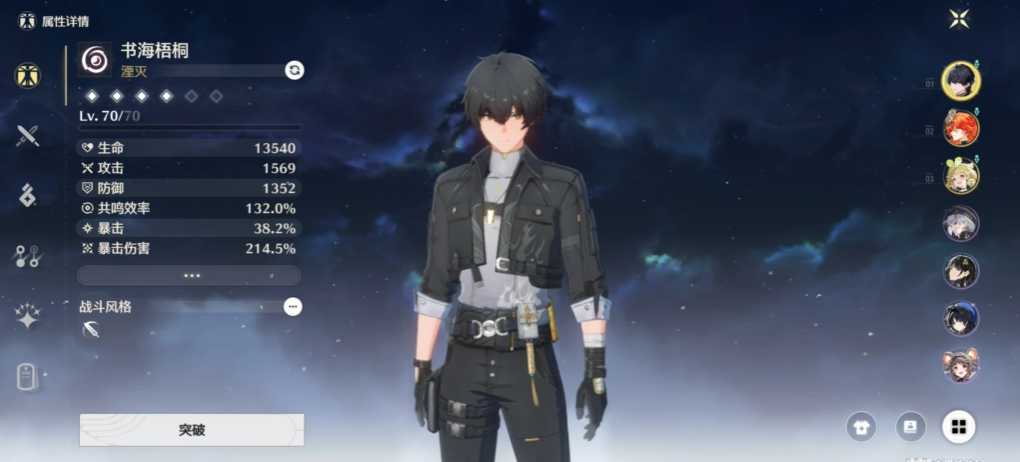Open the 战斗风格 more-options button
The width and height of the screenshot is (1020, 462).
click(292, 307)
